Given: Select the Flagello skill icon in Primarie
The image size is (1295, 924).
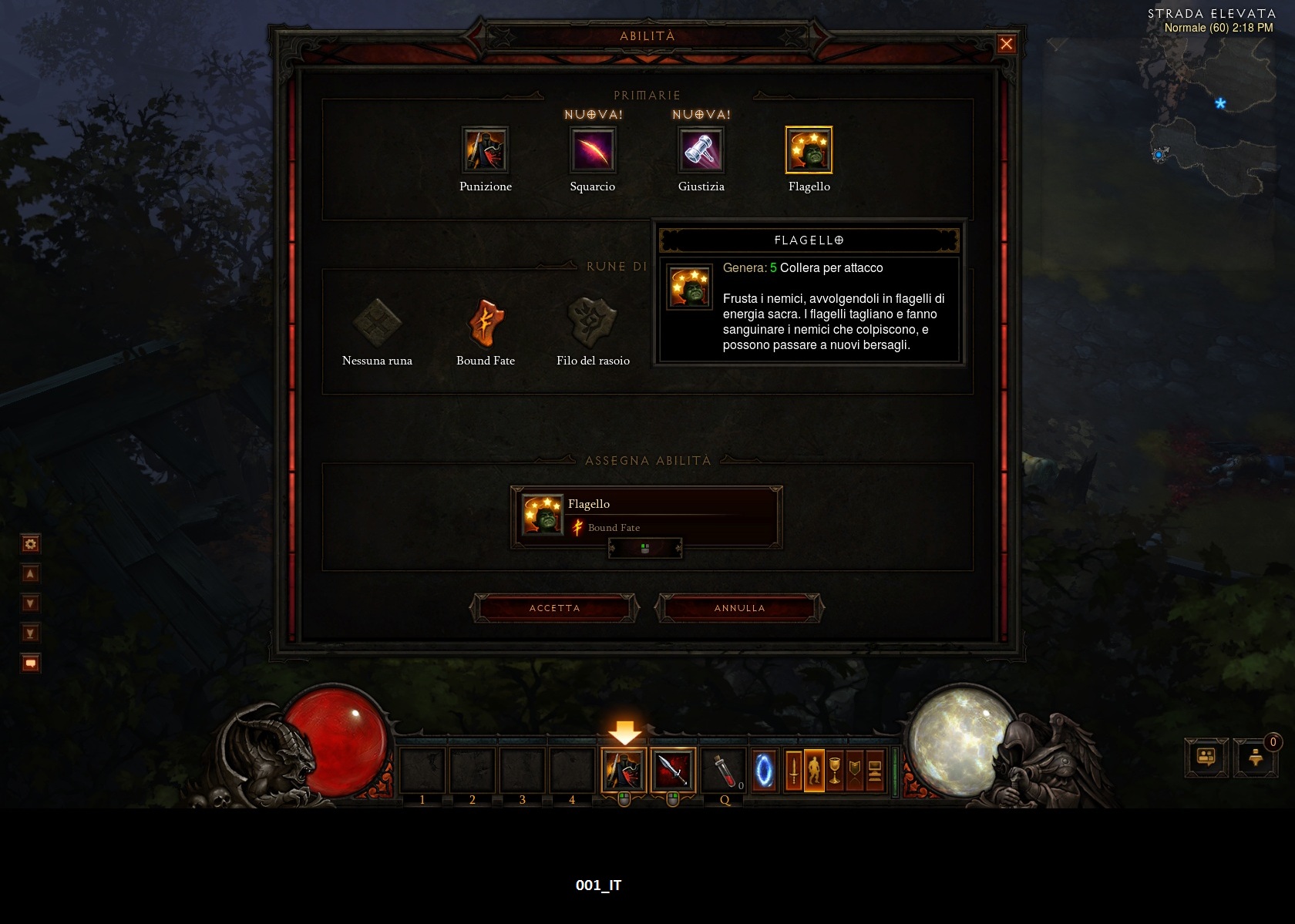Looking at the screenshot, I should pos(809,150).
